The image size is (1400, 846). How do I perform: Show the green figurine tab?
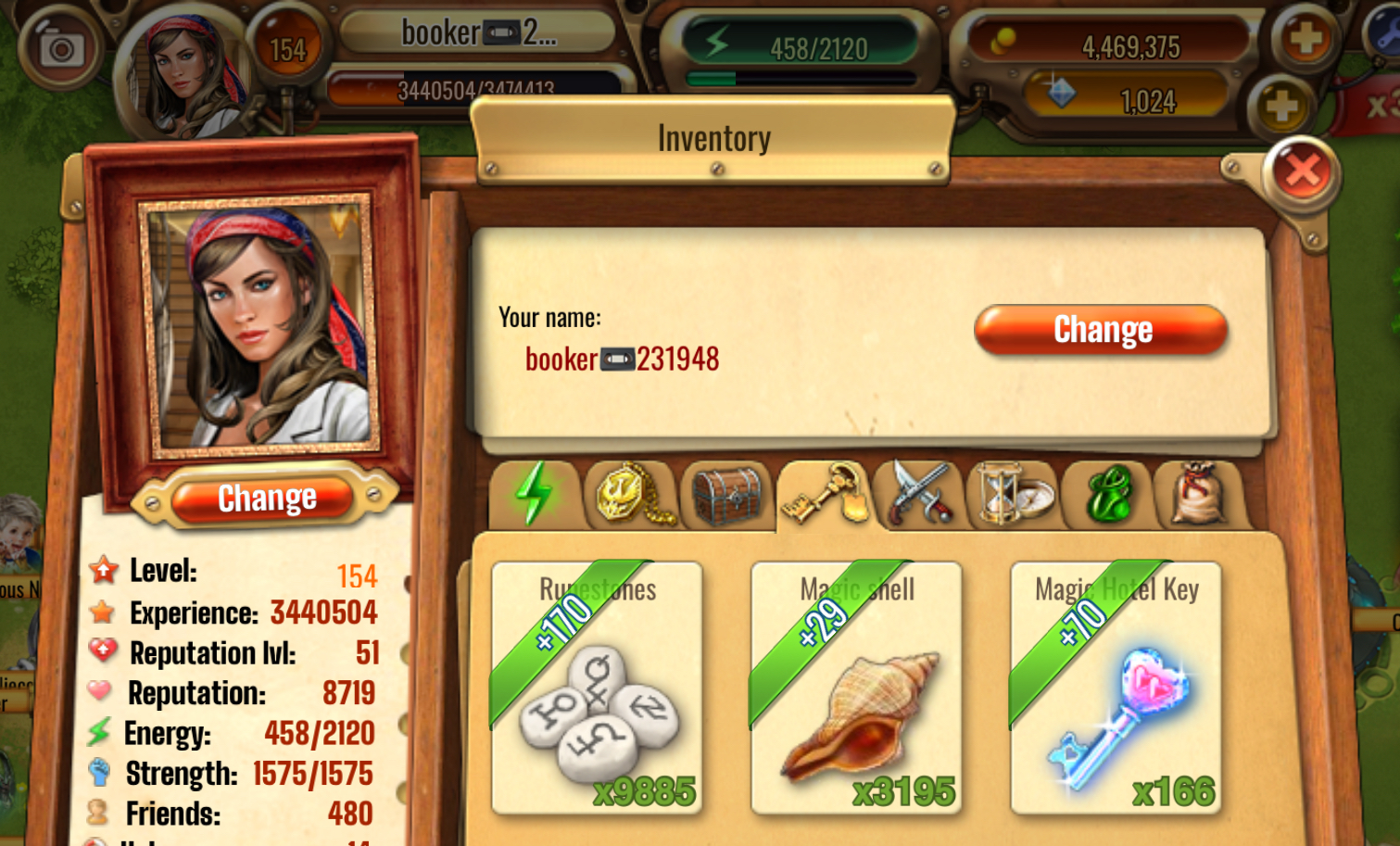1108,496
